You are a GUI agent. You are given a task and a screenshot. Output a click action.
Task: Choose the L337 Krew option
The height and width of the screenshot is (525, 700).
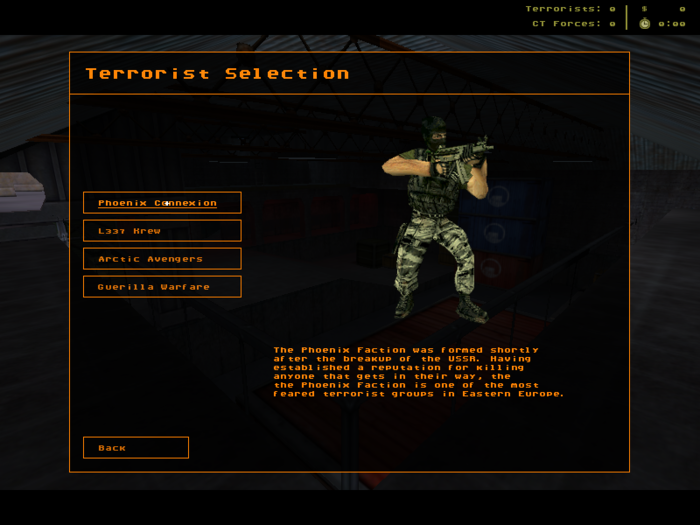(x=162, y=231)
